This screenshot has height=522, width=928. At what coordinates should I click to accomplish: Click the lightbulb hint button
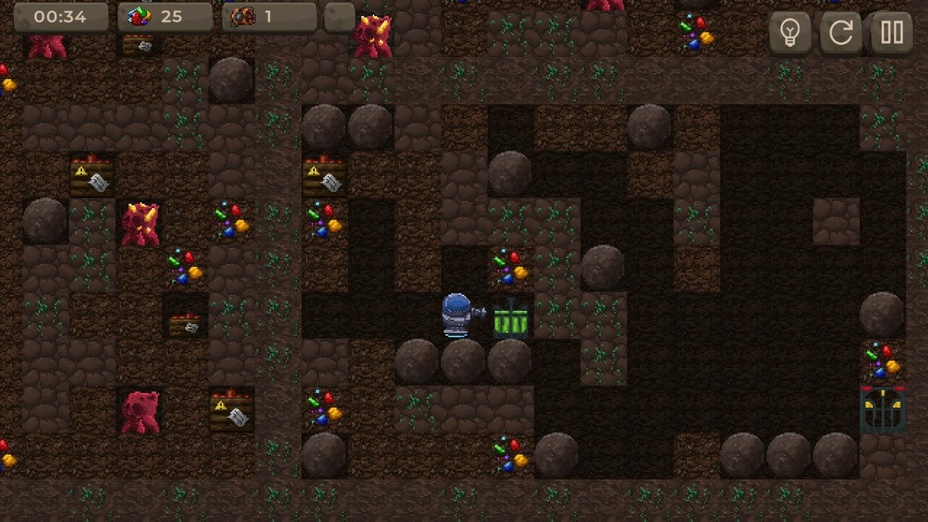click(x=790, y=33)
